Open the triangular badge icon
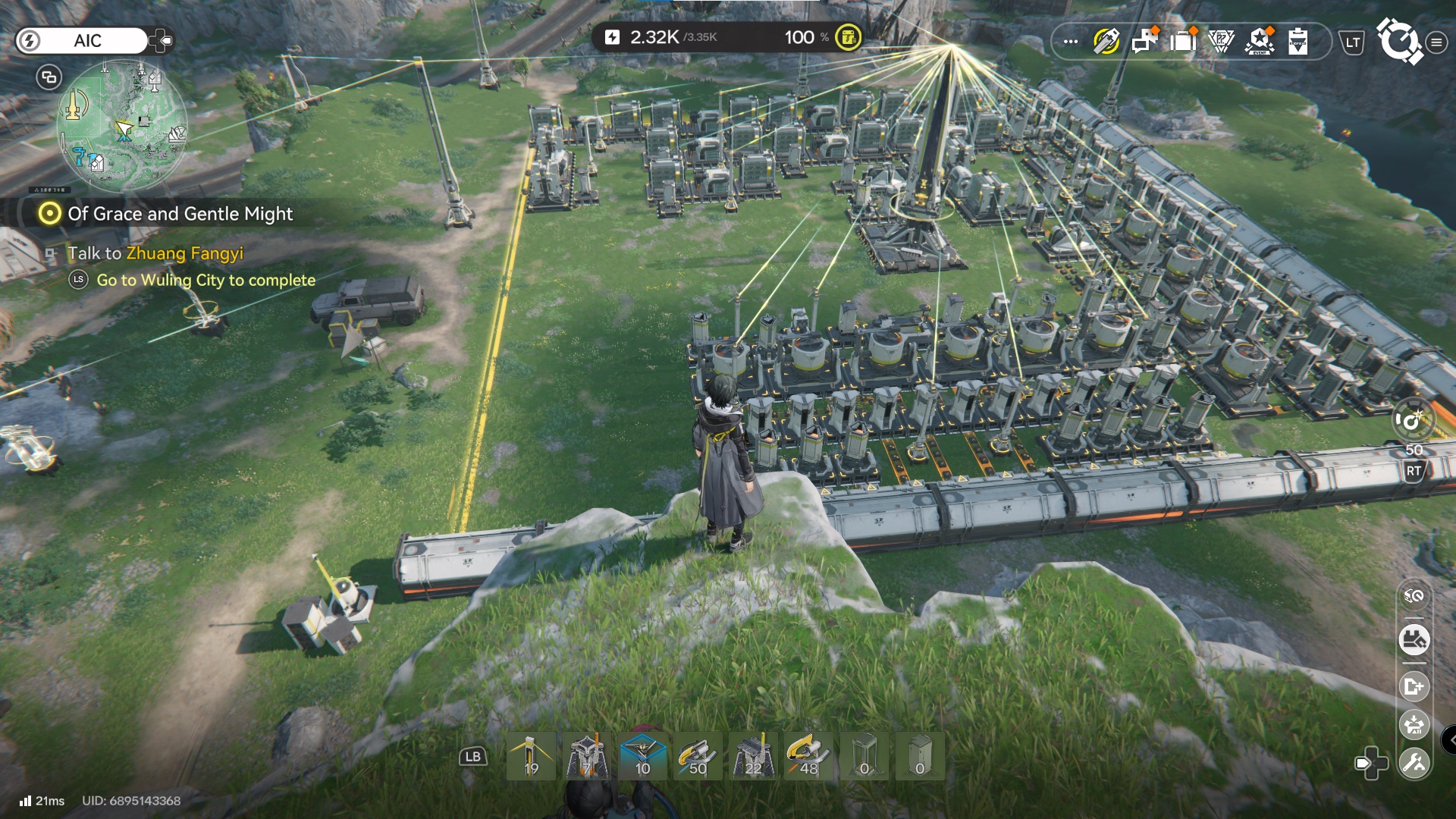1456x819 pixels. [x=1221, y=41]
